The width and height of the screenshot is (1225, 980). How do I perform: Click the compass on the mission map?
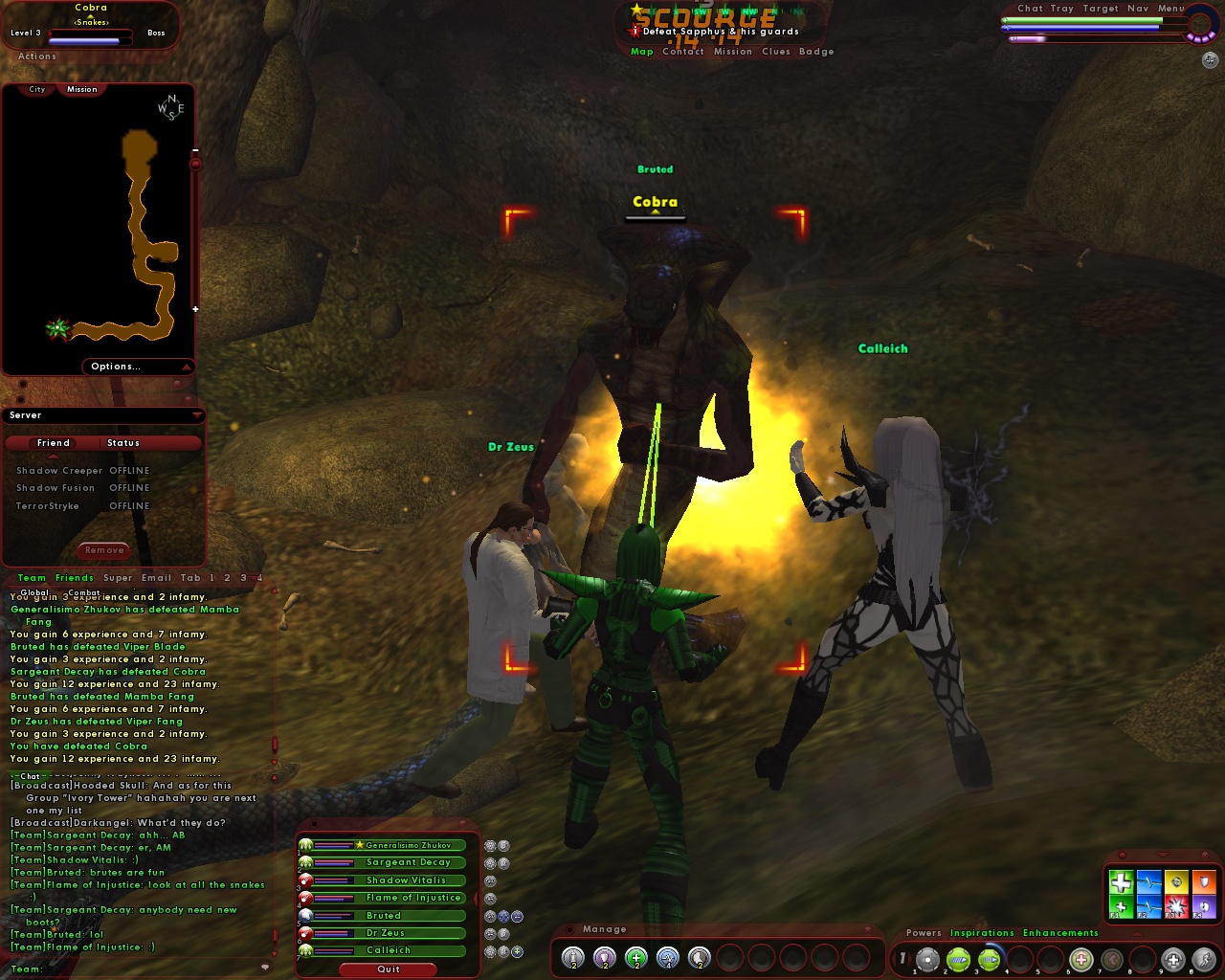(169, 108)
